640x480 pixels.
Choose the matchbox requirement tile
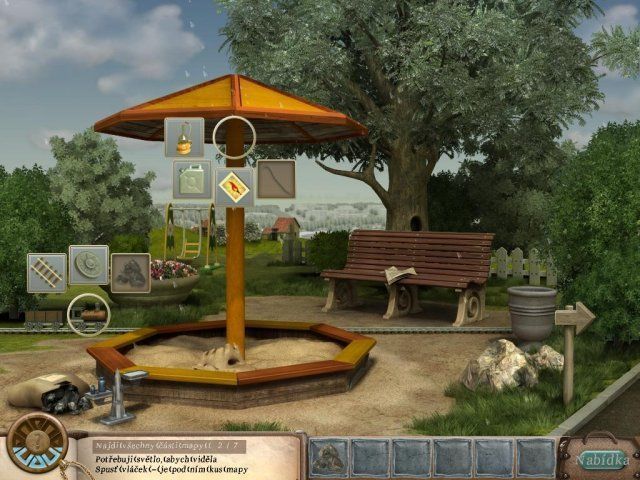click(234, 186)
